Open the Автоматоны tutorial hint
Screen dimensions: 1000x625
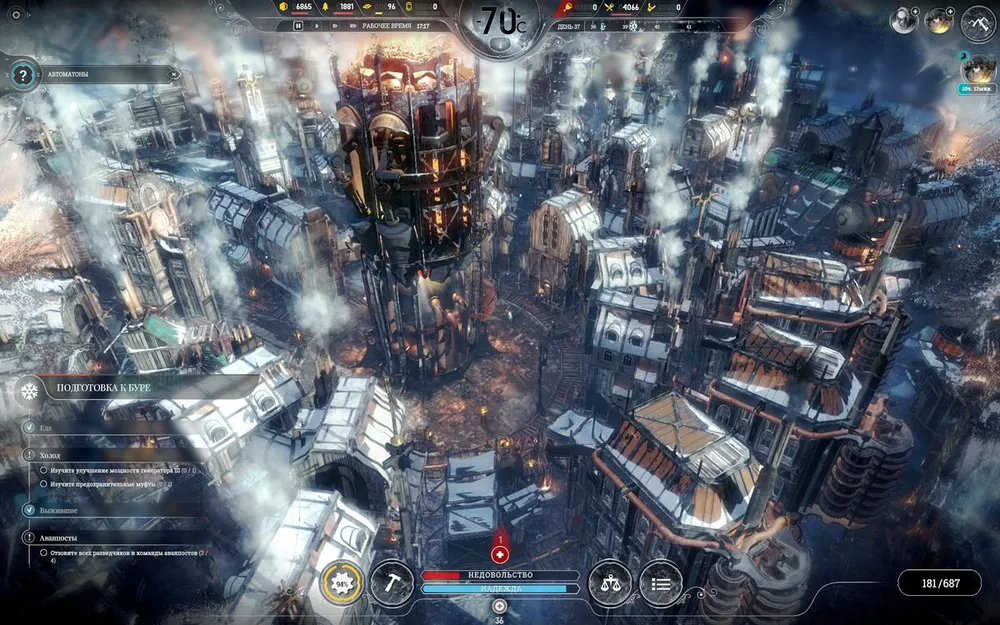point(22,74)
